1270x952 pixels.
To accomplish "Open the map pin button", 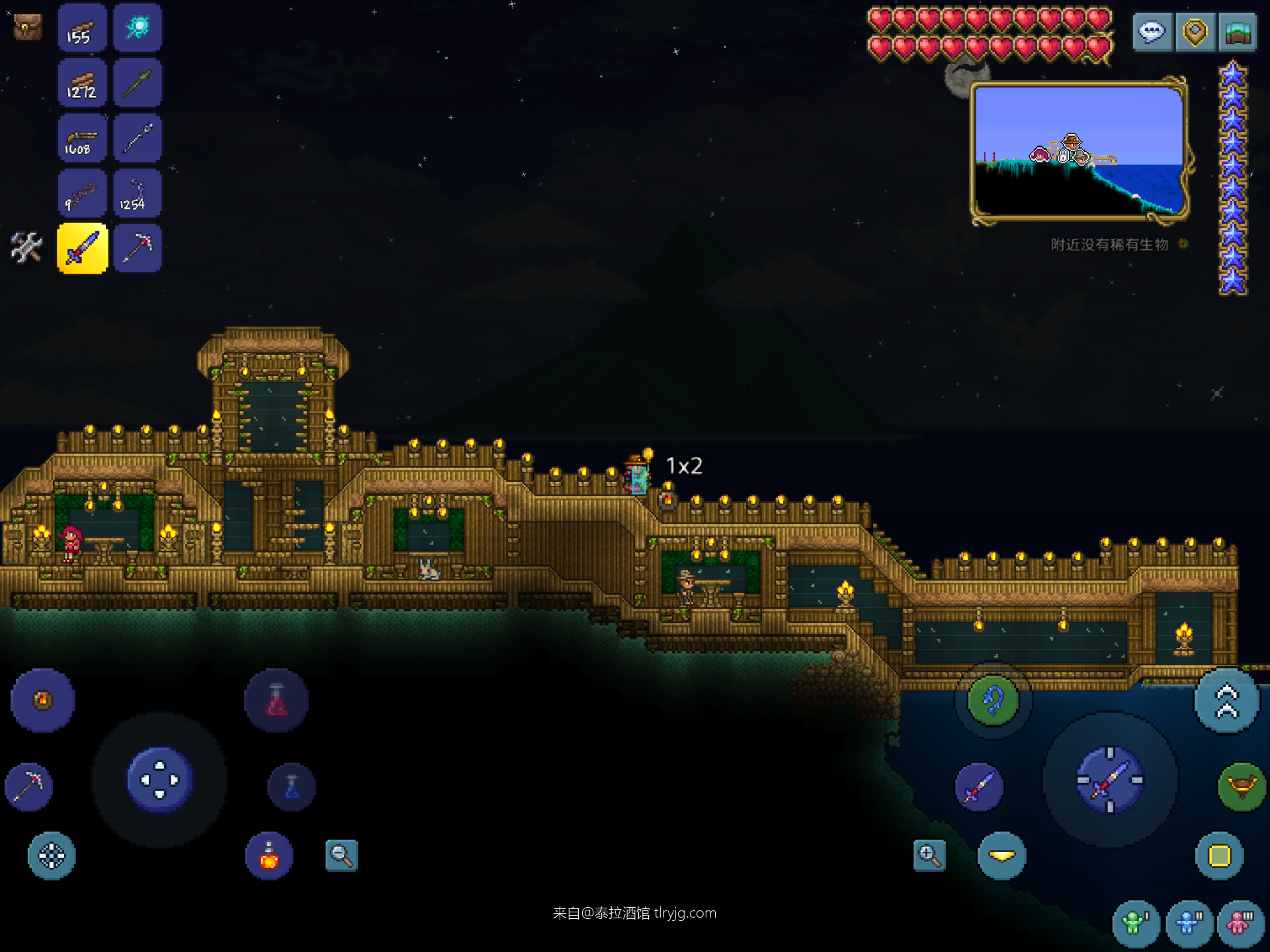I will click(1195, 32).
